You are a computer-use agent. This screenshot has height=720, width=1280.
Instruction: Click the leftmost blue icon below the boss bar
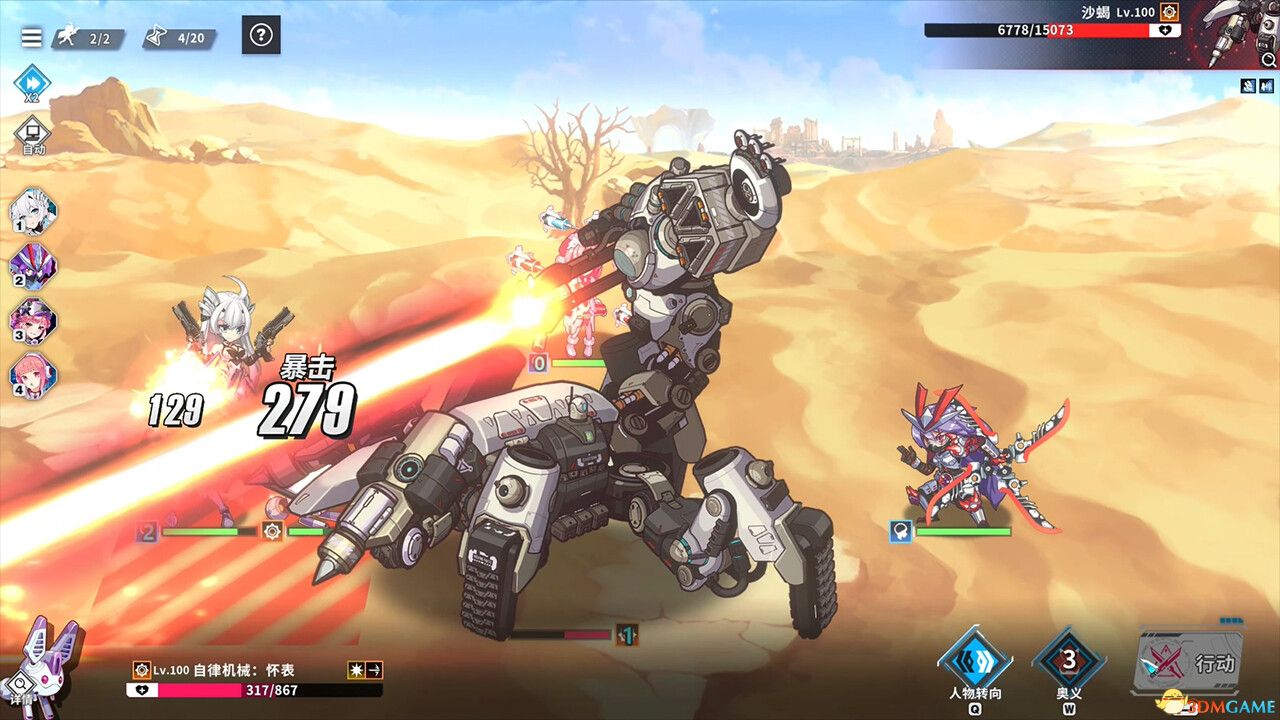tap(1248, 86)
